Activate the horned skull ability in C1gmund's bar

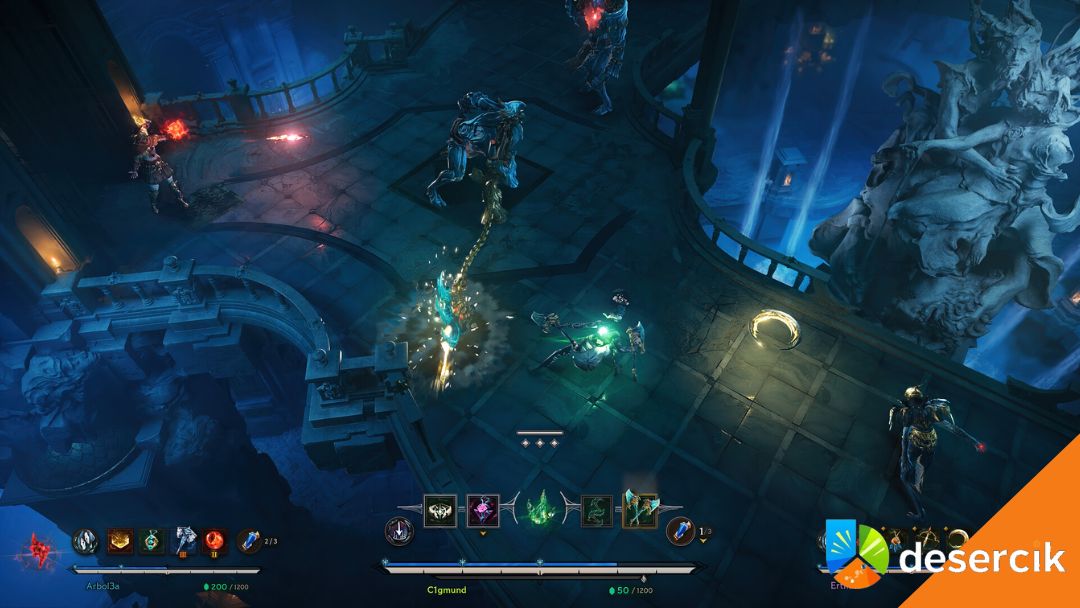pos(440,510)
